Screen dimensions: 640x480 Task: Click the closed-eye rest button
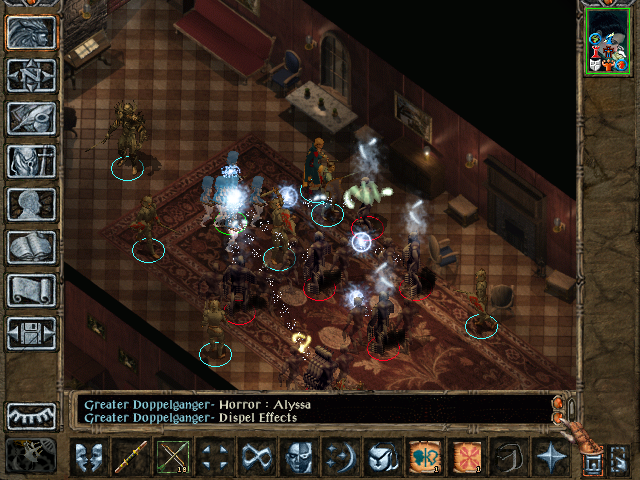coord(31,415)
